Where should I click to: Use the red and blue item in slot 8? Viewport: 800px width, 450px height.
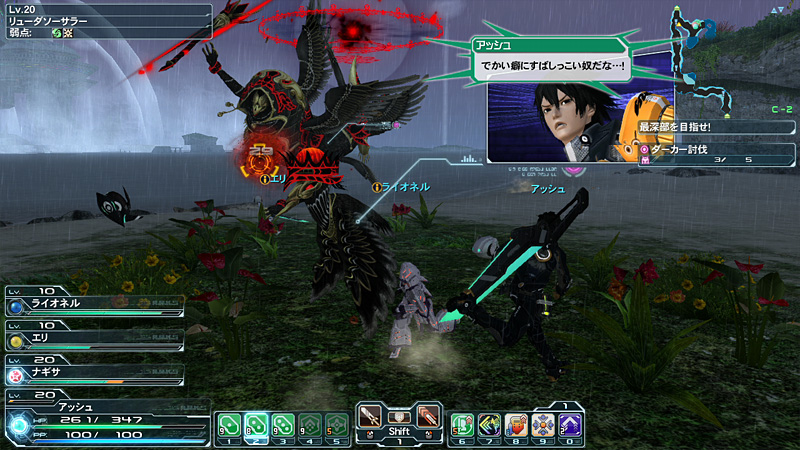coord(516,425)
